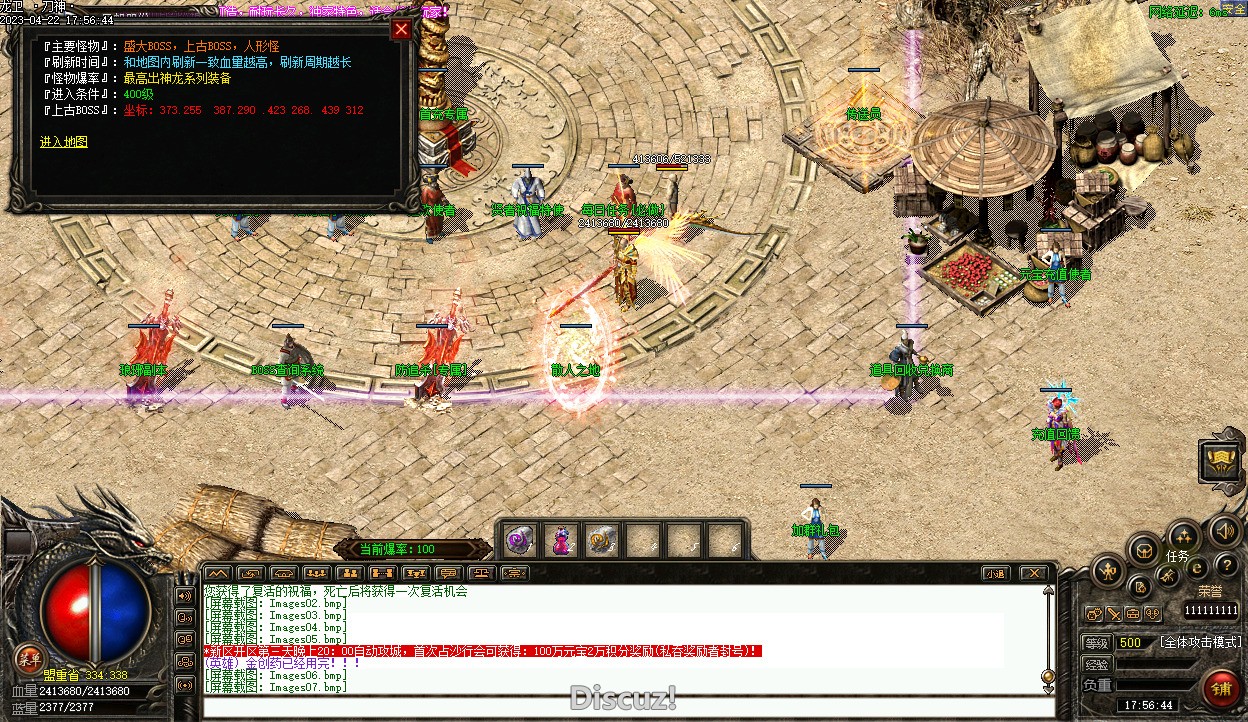Click the chat text input field
The width and height of the screenshot is (1248, 722).
point(620,707)
